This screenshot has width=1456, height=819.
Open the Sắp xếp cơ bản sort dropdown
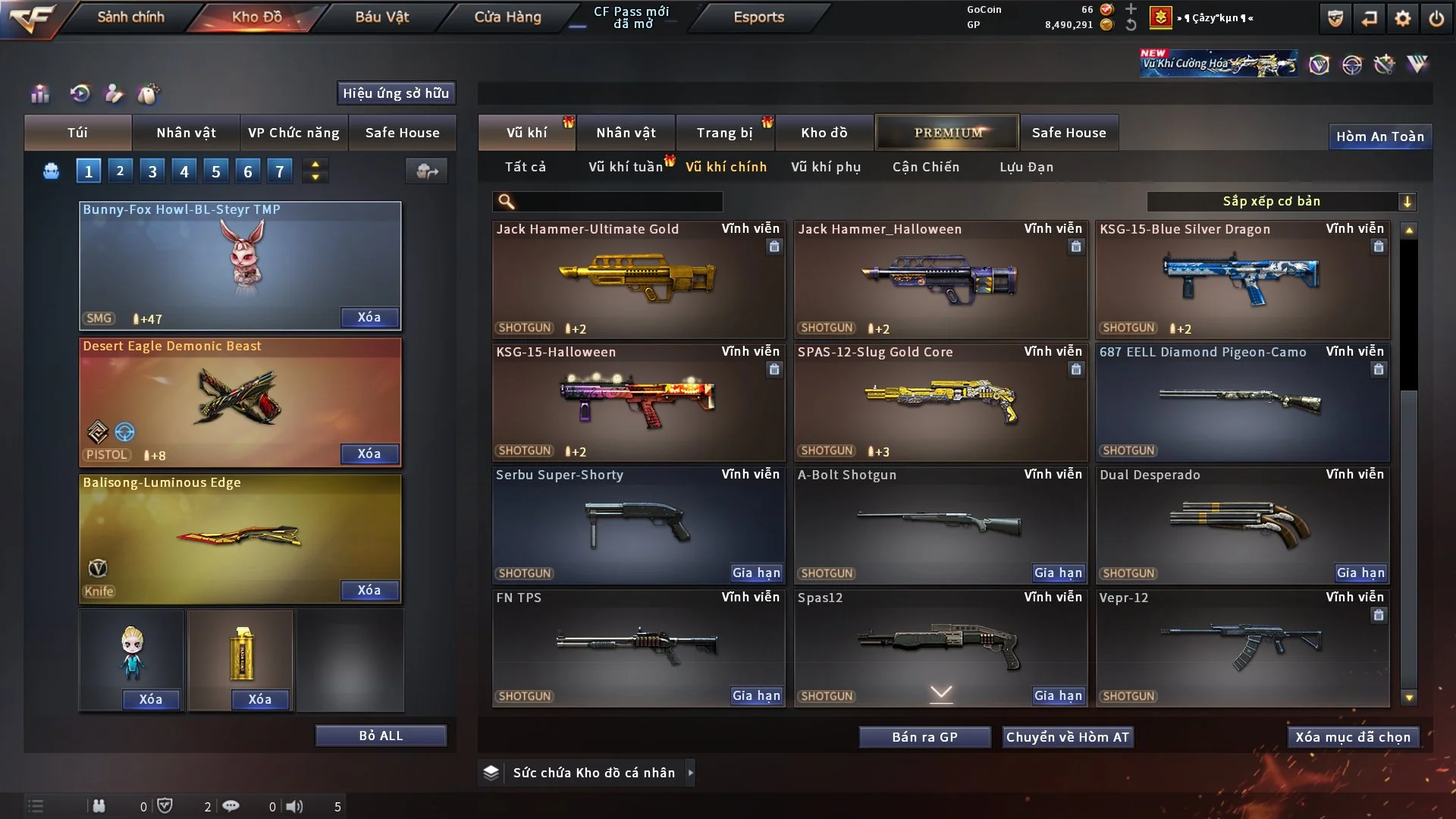pyautogui.click(x=1281, y=201)
